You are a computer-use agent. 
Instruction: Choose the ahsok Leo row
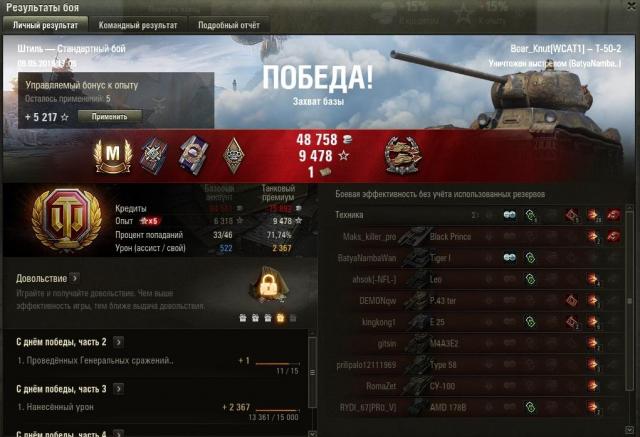click(480, 279)
